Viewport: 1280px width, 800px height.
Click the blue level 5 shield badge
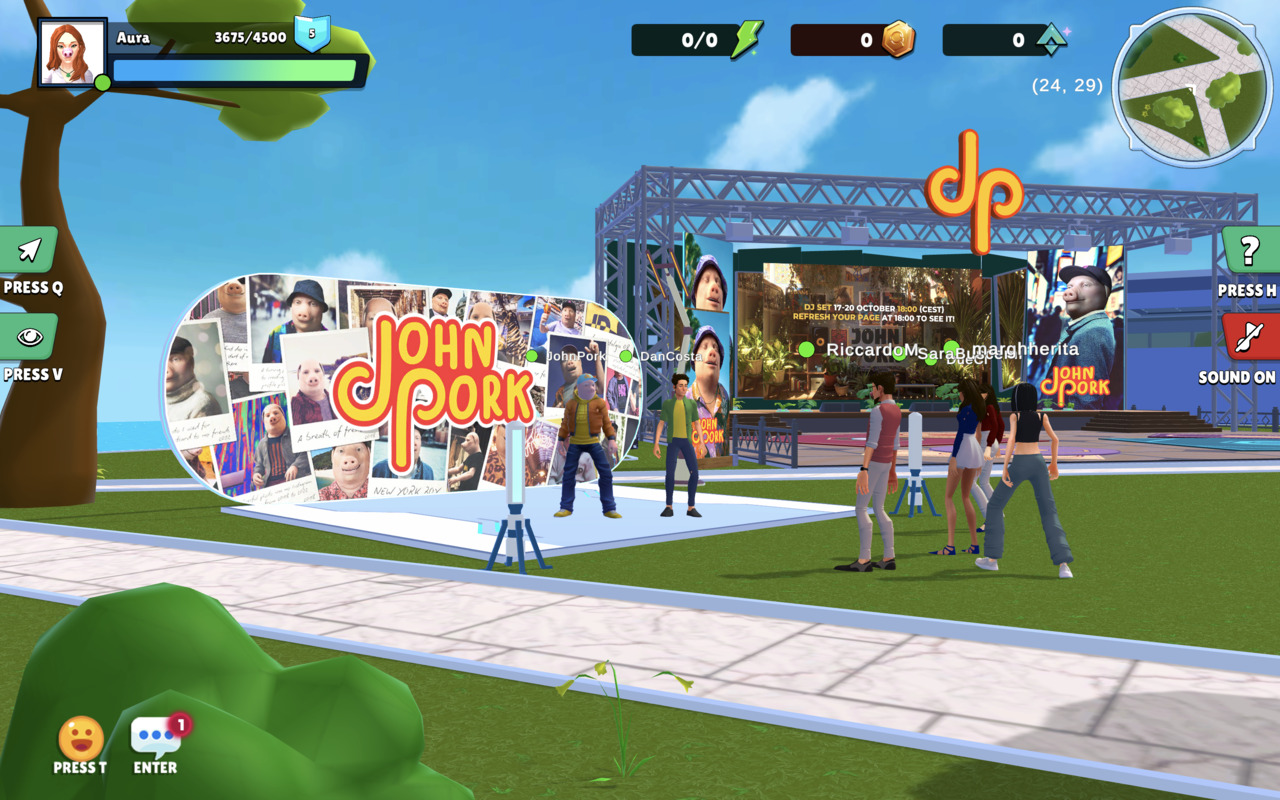[312, 33]
